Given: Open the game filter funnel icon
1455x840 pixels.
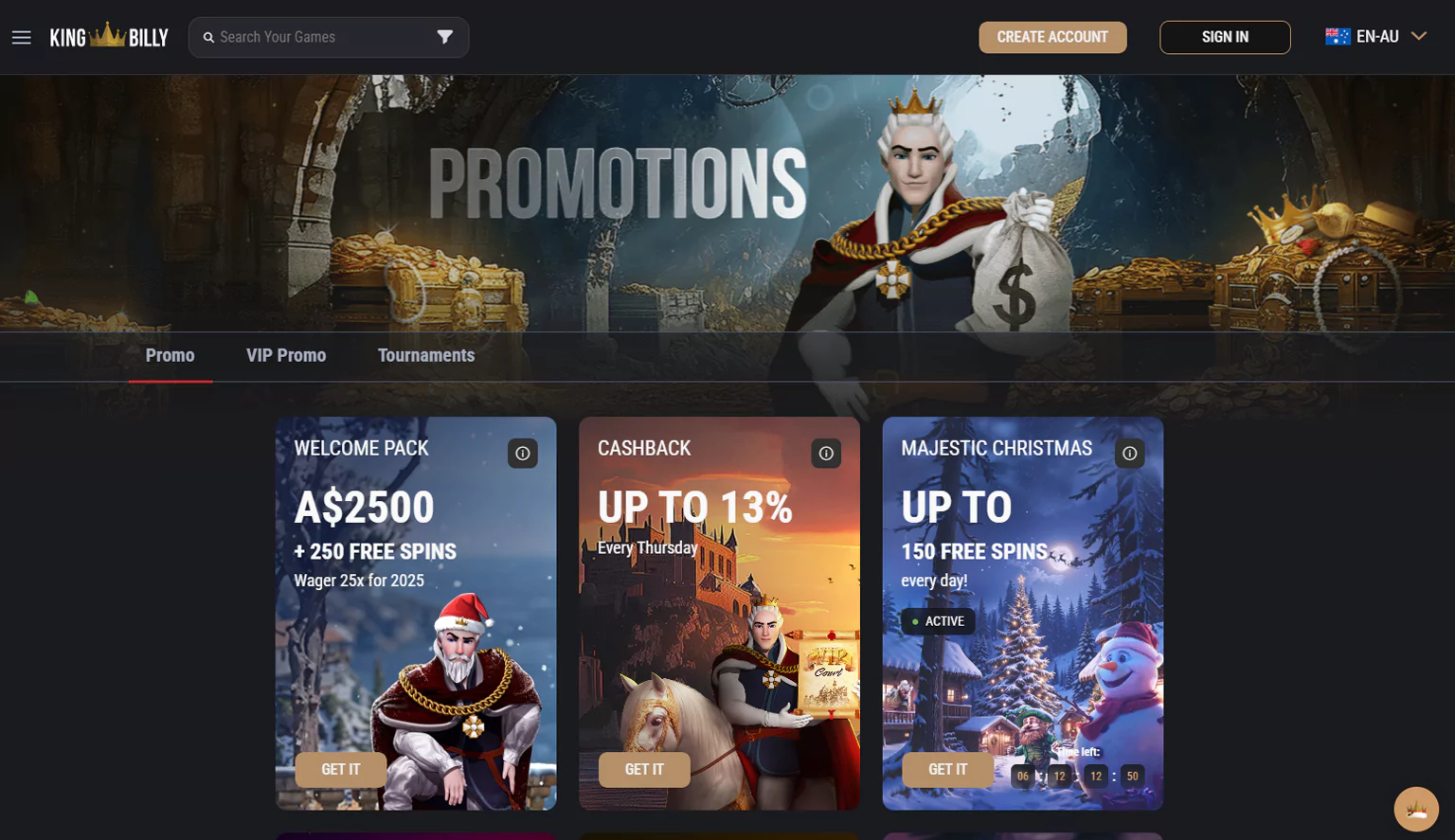Looking at the screenshot, I should tap(445, 37).
